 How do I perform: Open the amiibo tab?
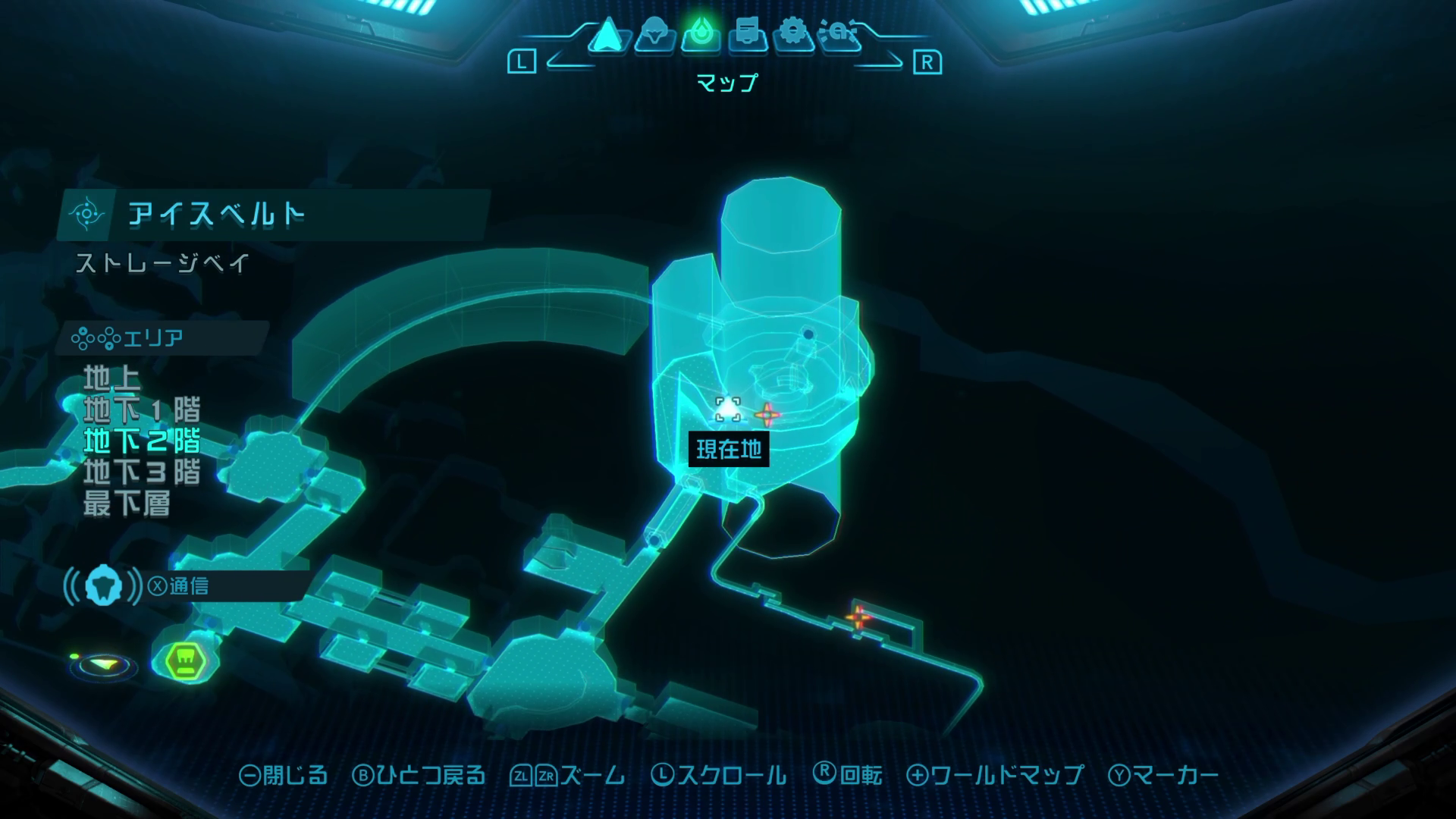pos(840,35)
